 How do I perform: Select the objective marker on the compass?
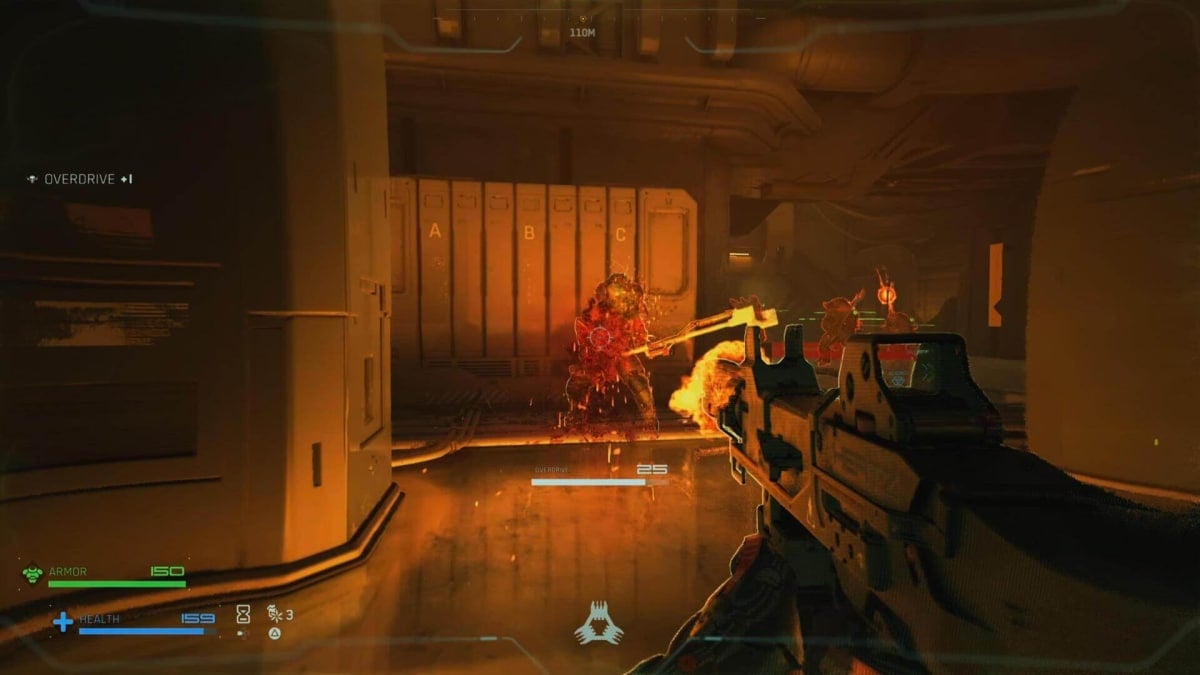582,18
